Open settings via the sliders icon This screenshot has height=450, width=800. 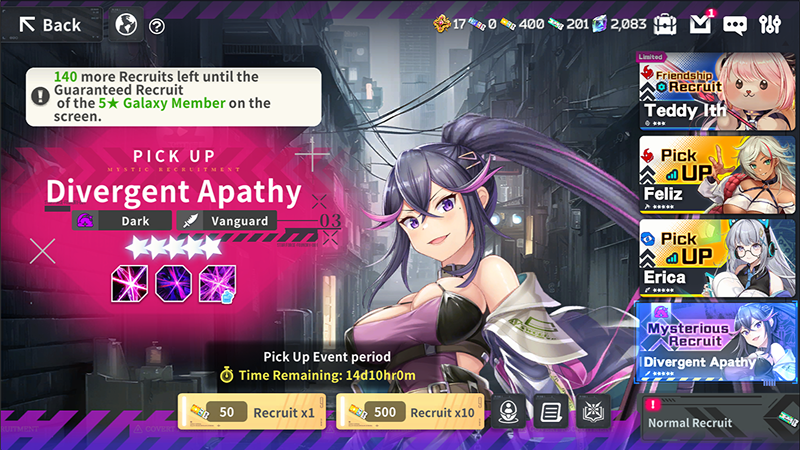click(x=770, y=24)
